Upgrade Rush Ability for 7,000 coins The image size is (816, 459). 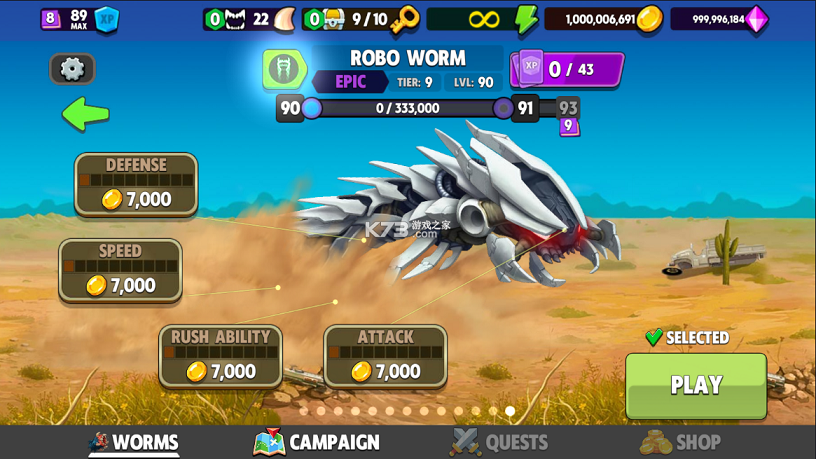point(220,357)
